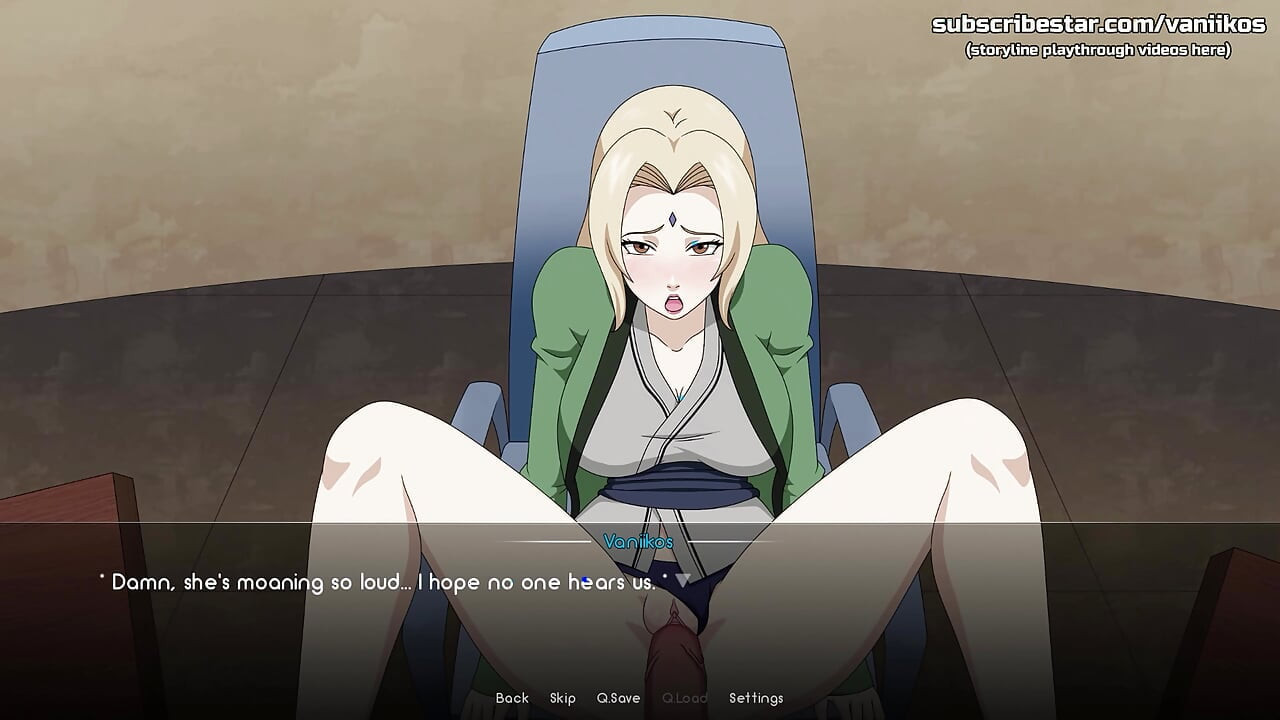Click the grayed-out Q.Load option
1280x720 pixels.
click(685, 698)
